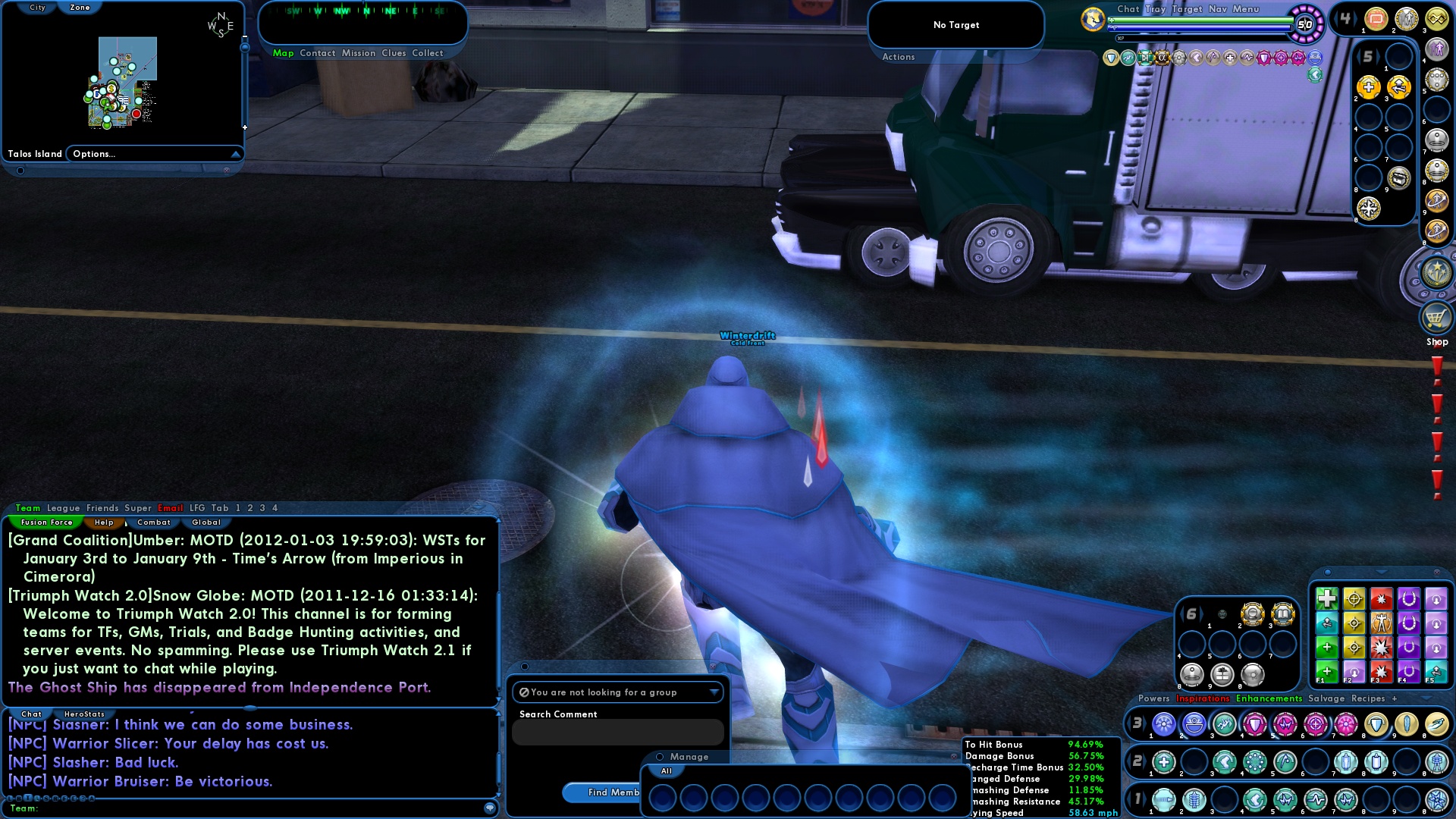Click inside the Search Comment input field

[618, 732]
